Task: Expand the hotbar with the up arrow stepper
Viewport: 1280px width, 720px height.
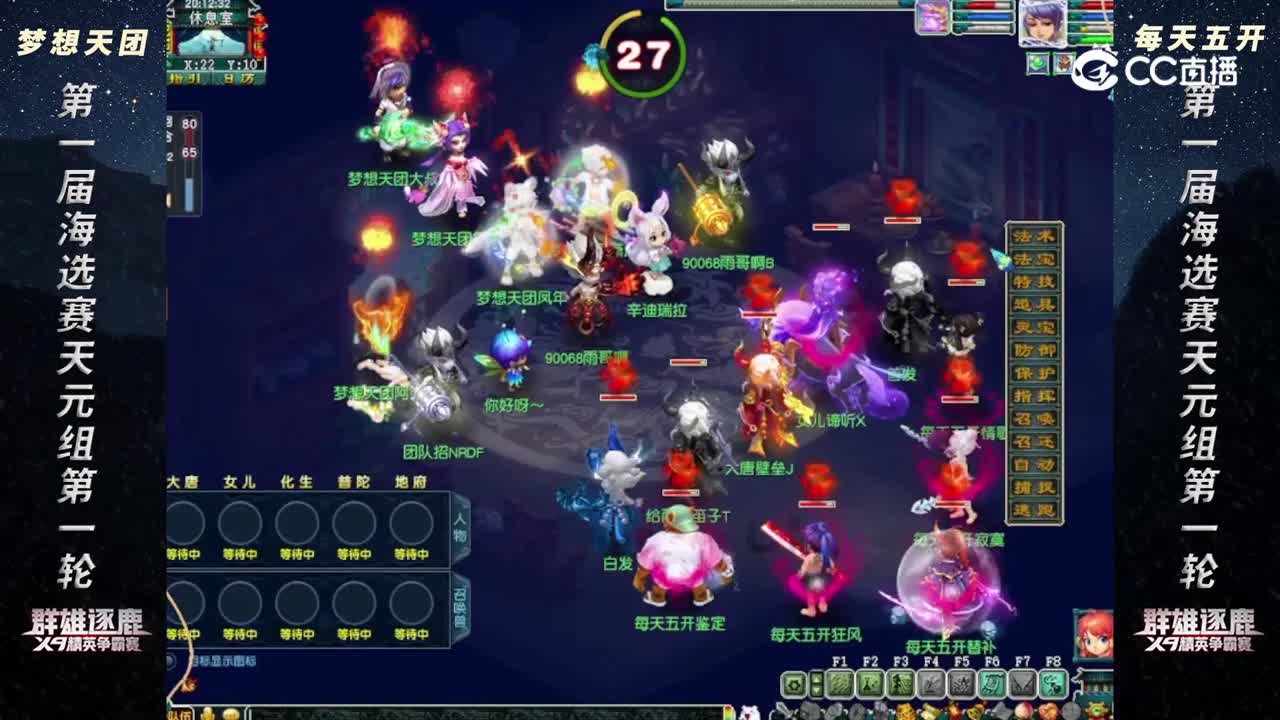Action: pos(816,679)
